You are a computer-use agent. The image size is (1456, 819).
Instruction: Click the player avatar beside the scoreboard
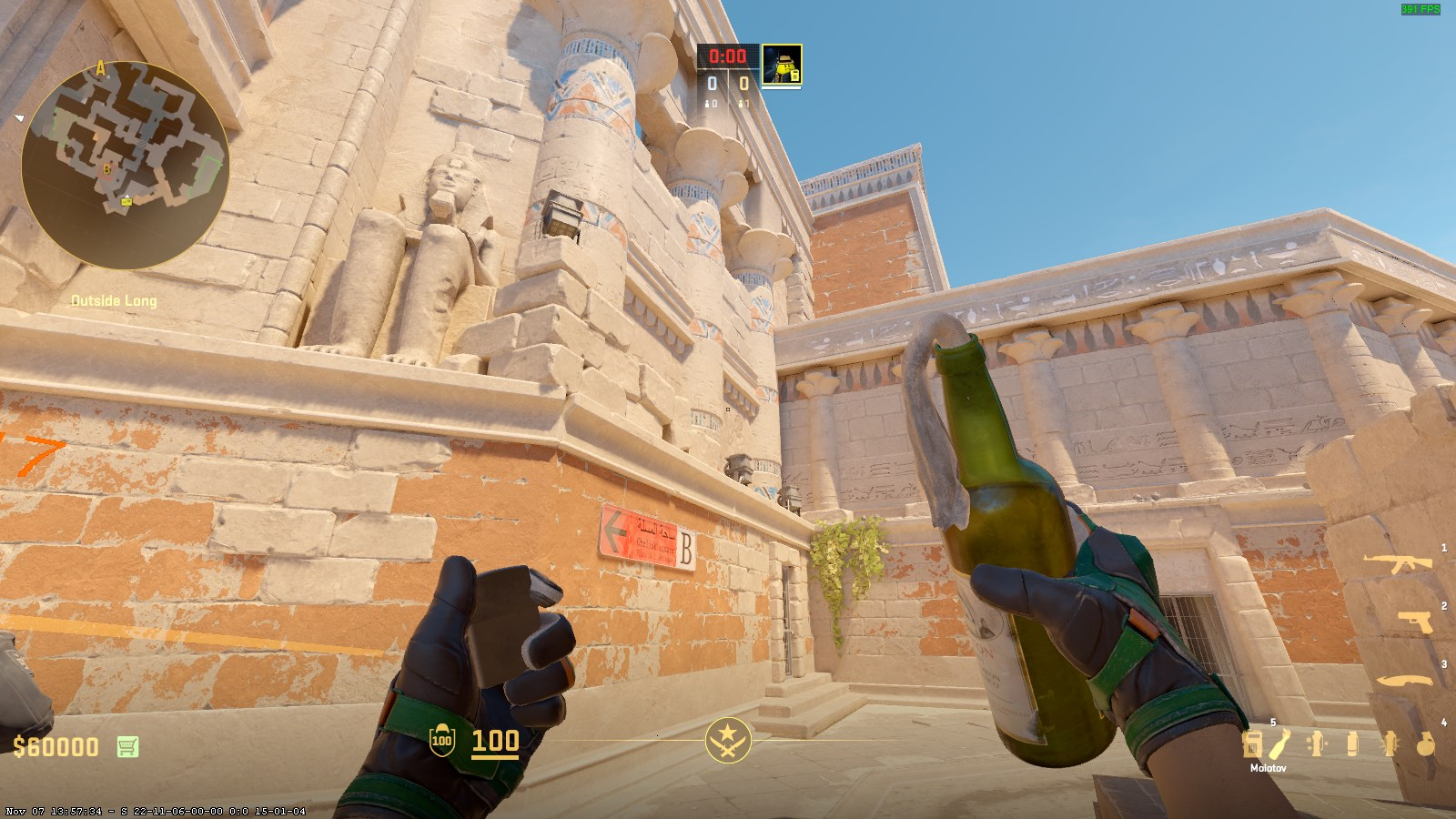point(781,65)
